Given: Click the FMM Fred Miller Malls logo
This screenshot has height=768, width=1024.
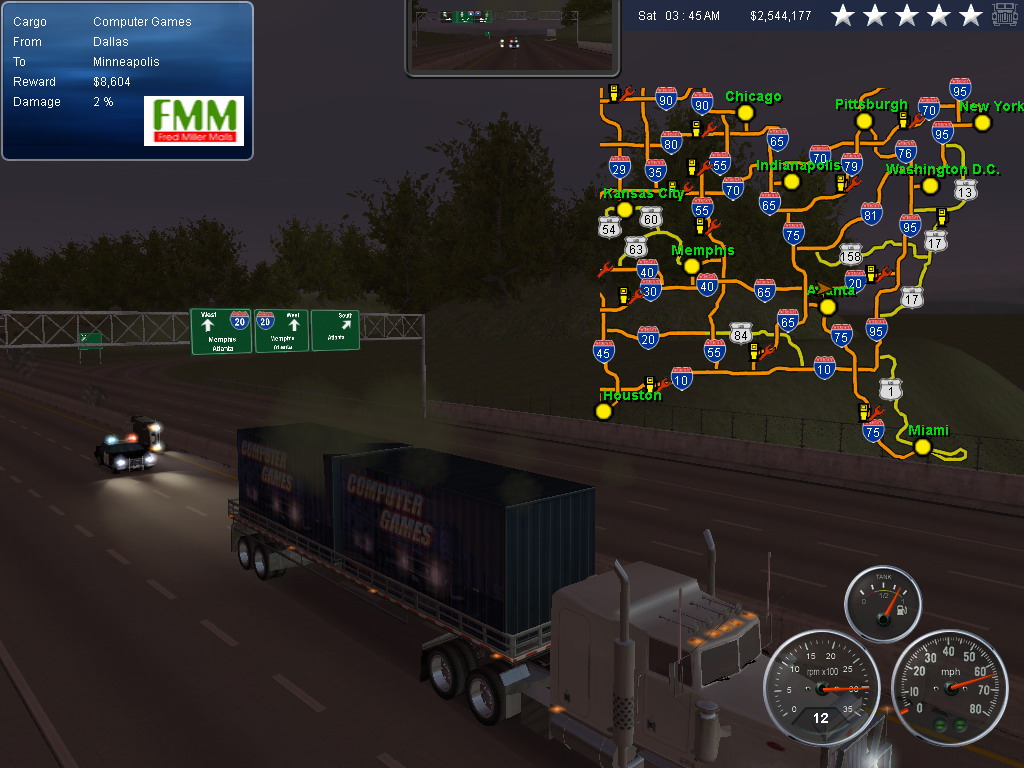Looking at the screenshot, I should [194, 121].
